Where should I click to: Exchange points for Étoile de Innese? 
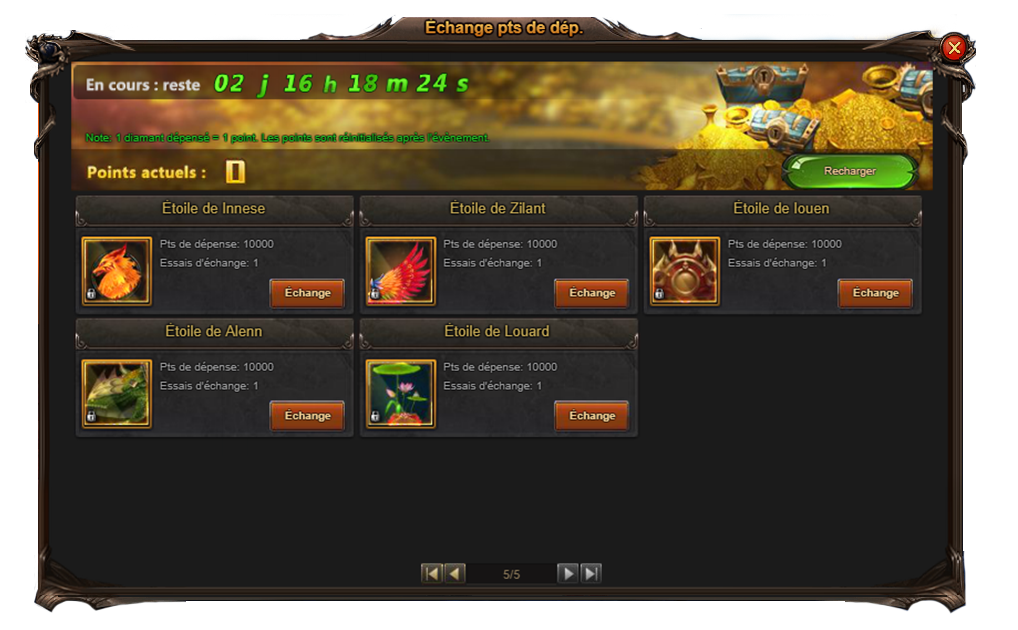coord(307,293)
